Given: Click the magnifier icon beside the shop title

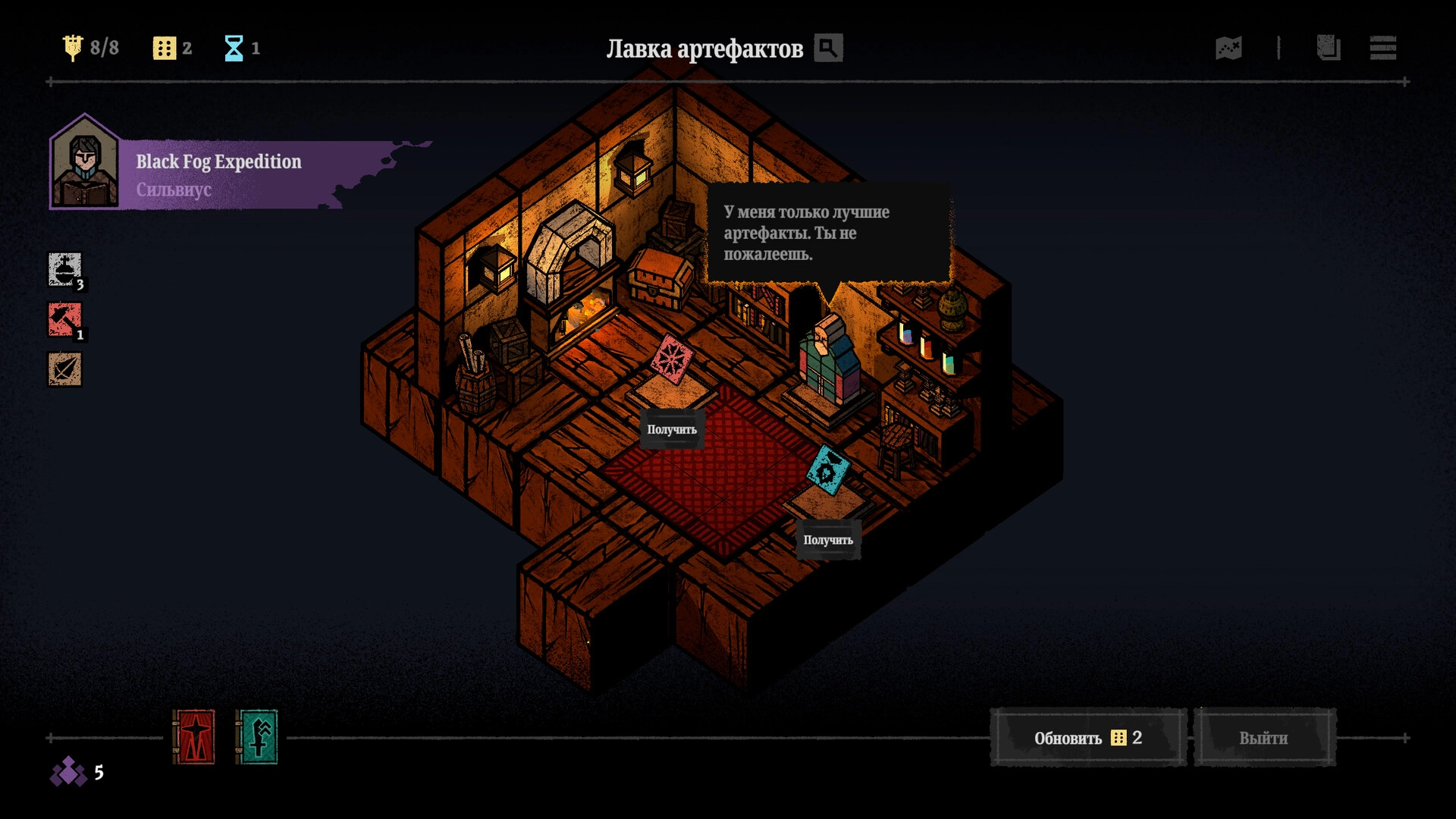Looking at the screenshot, I should point(828,48).
